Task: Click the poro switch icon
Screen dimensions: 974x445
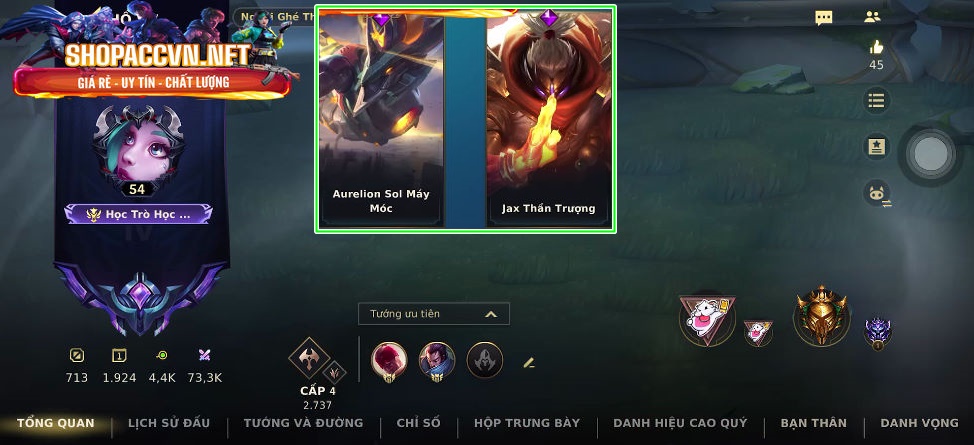Action: coord(877,195)
